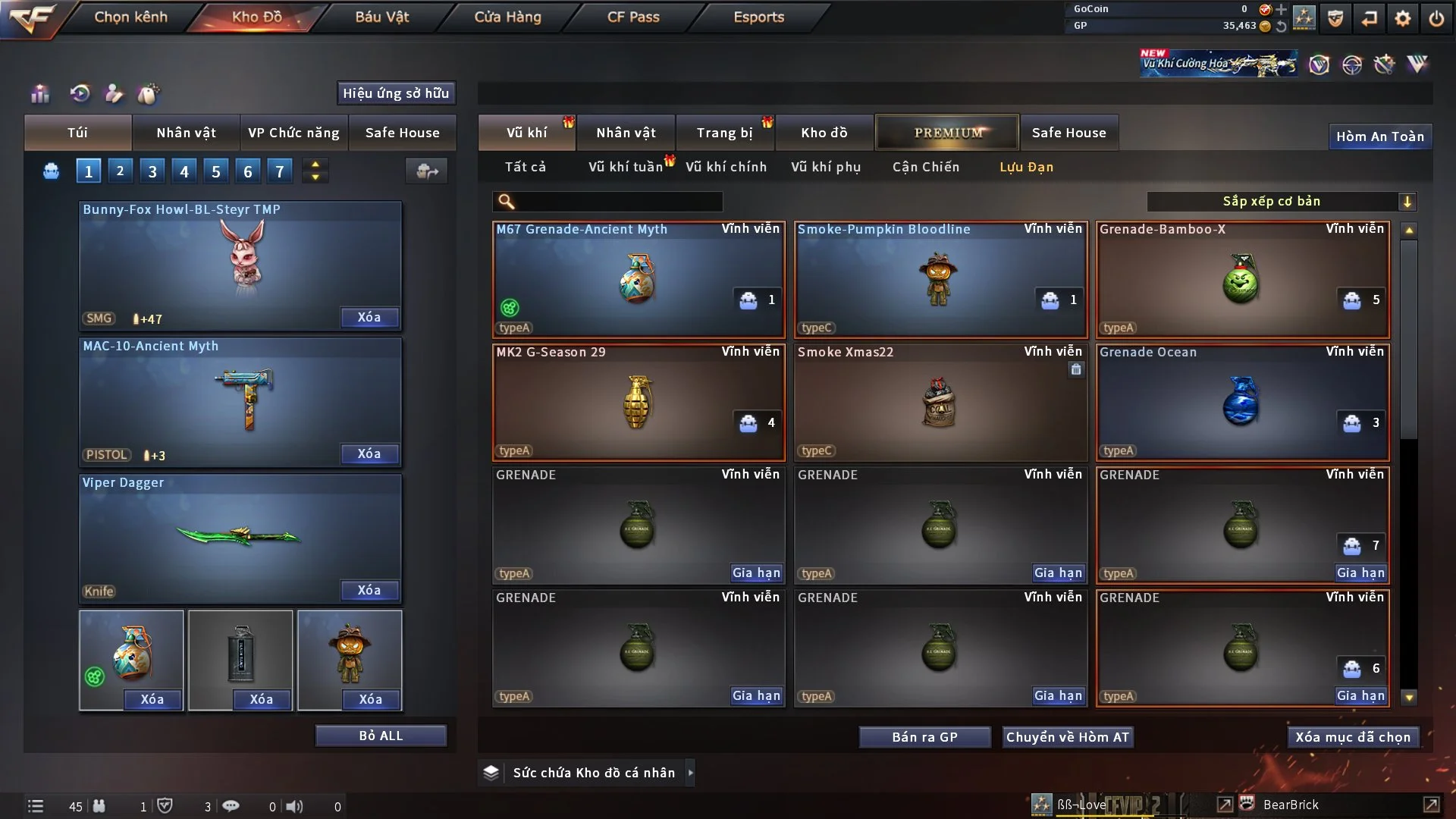Open the Hòm An Toàn safe box
The width and height of the screenshot is (1456, 819).
coord(1379,136)
